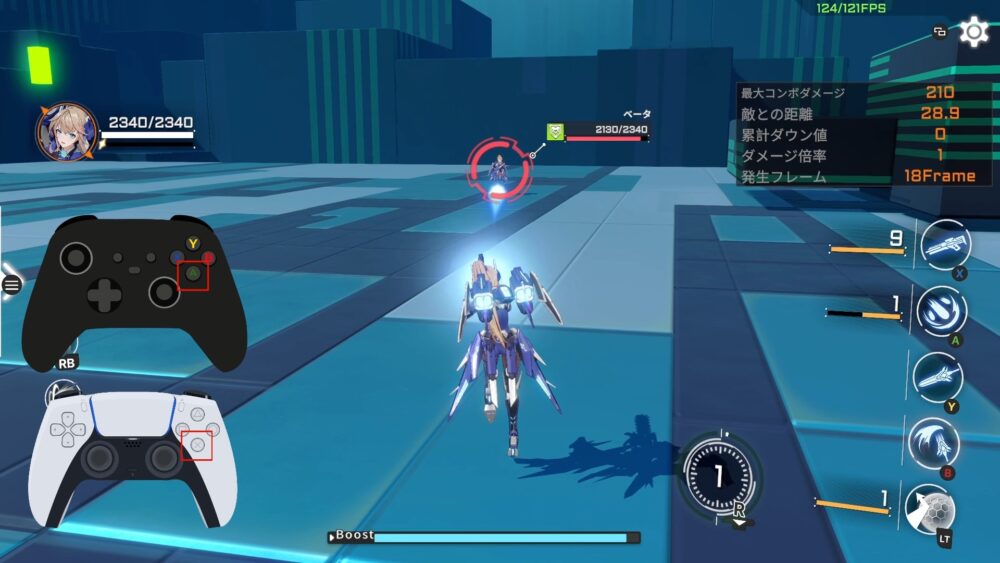The image size is (1000, 563).
Task: Tap the circular lock-on dial gauge
Action: 718,474
